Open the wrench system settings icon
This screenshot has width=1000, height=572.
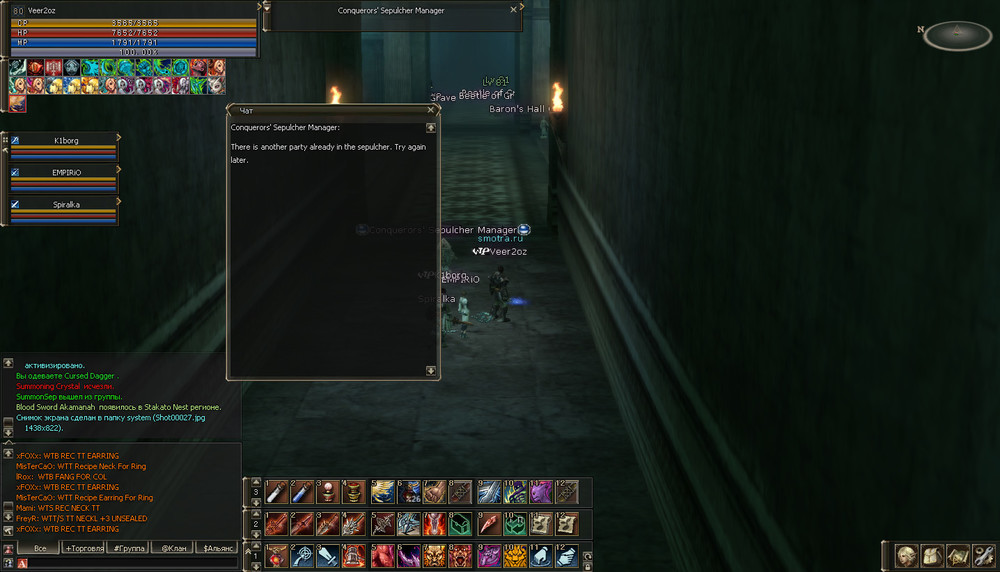click(x=983, y=555)
